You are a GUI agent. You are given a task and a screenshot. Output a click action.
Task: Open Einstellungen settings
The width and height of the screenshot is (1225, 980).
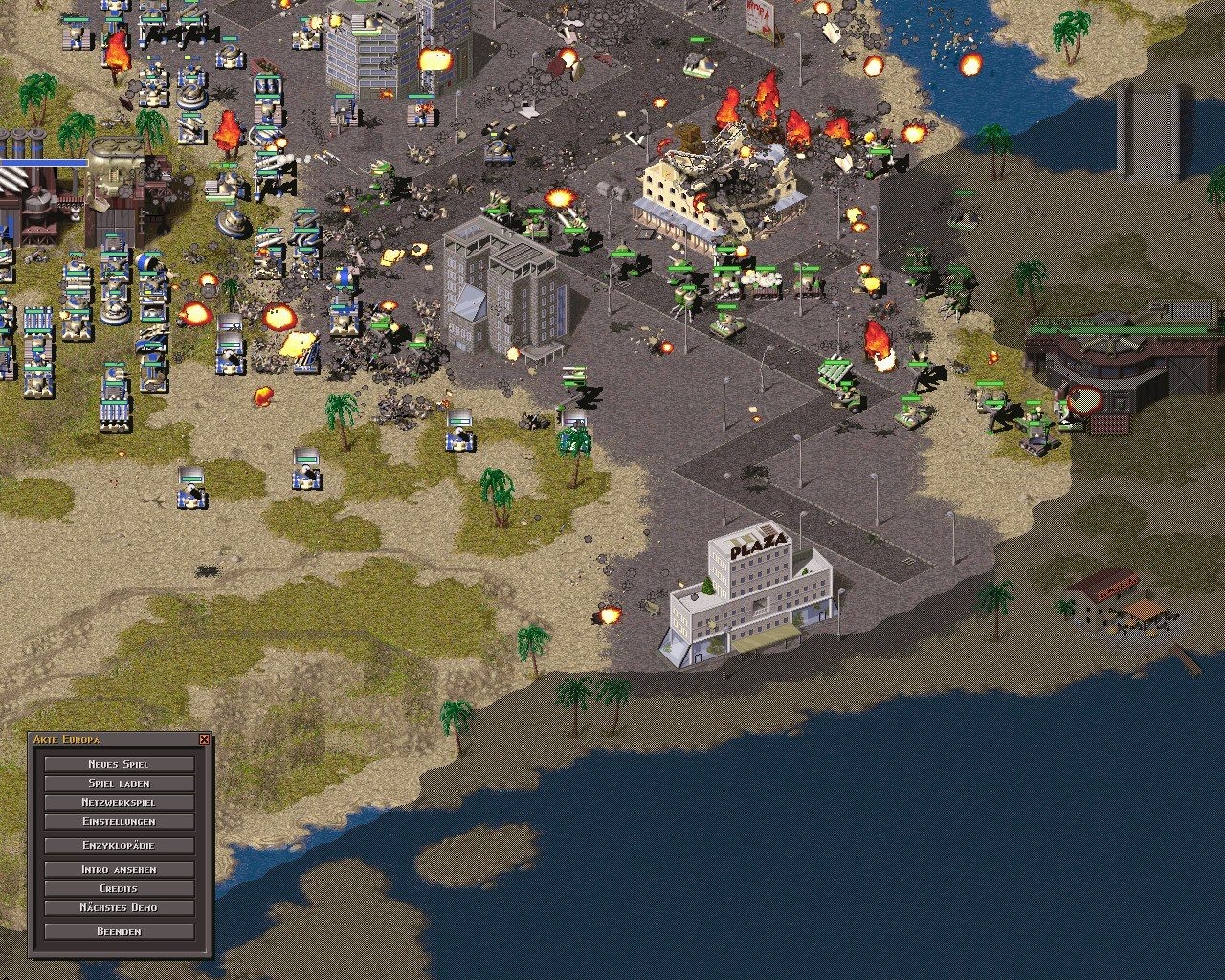pyautogui.click(x=119, y=821)
